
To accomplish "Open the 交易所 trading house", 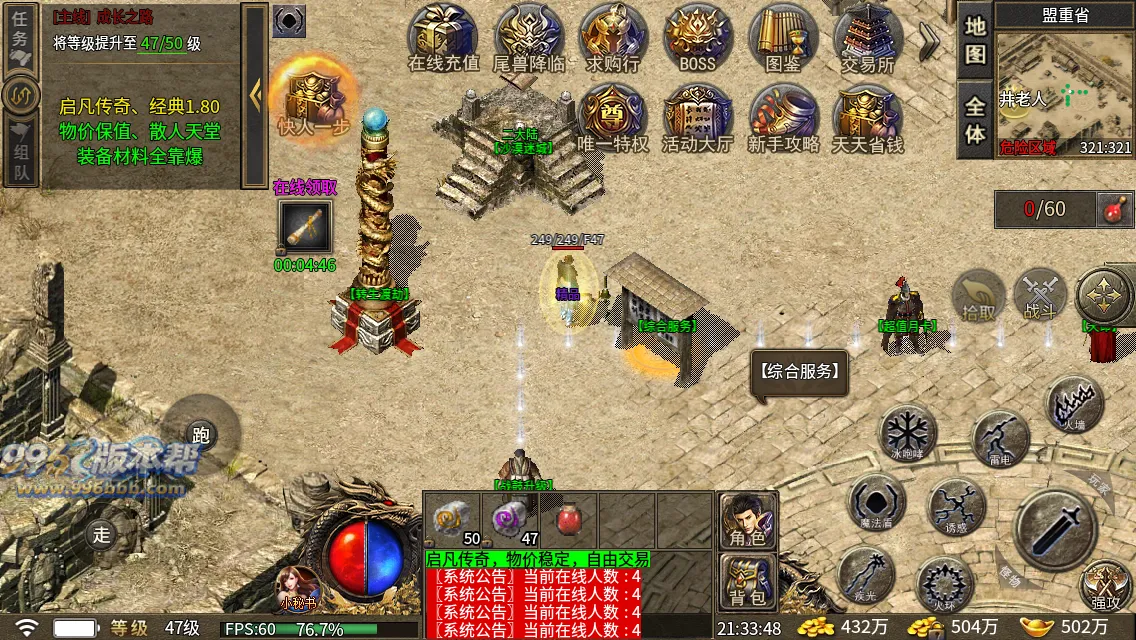I will pos(867,38).
